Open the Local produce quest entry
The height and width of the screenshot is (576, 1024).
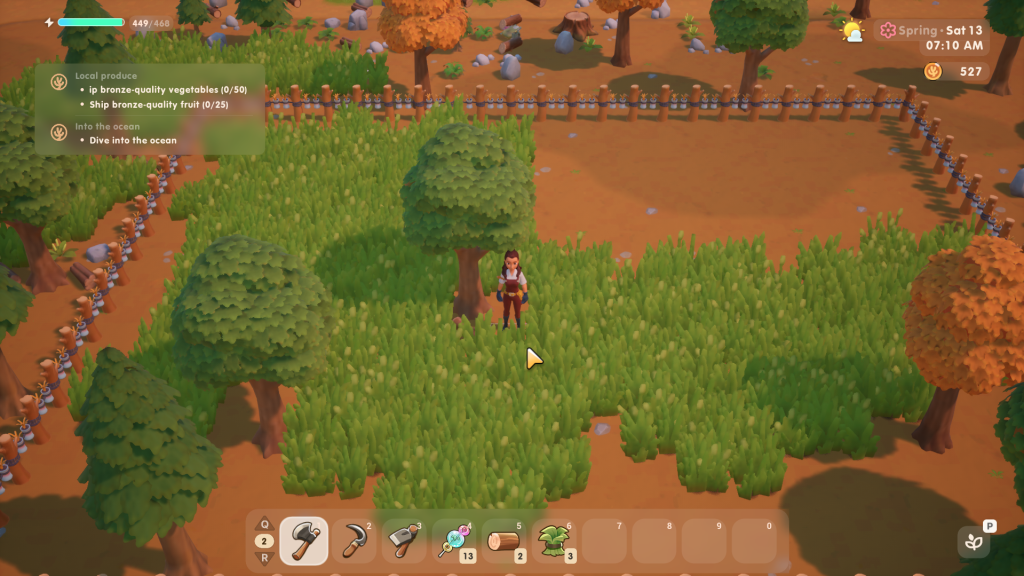pyautogui.click(x=105, y=76)
